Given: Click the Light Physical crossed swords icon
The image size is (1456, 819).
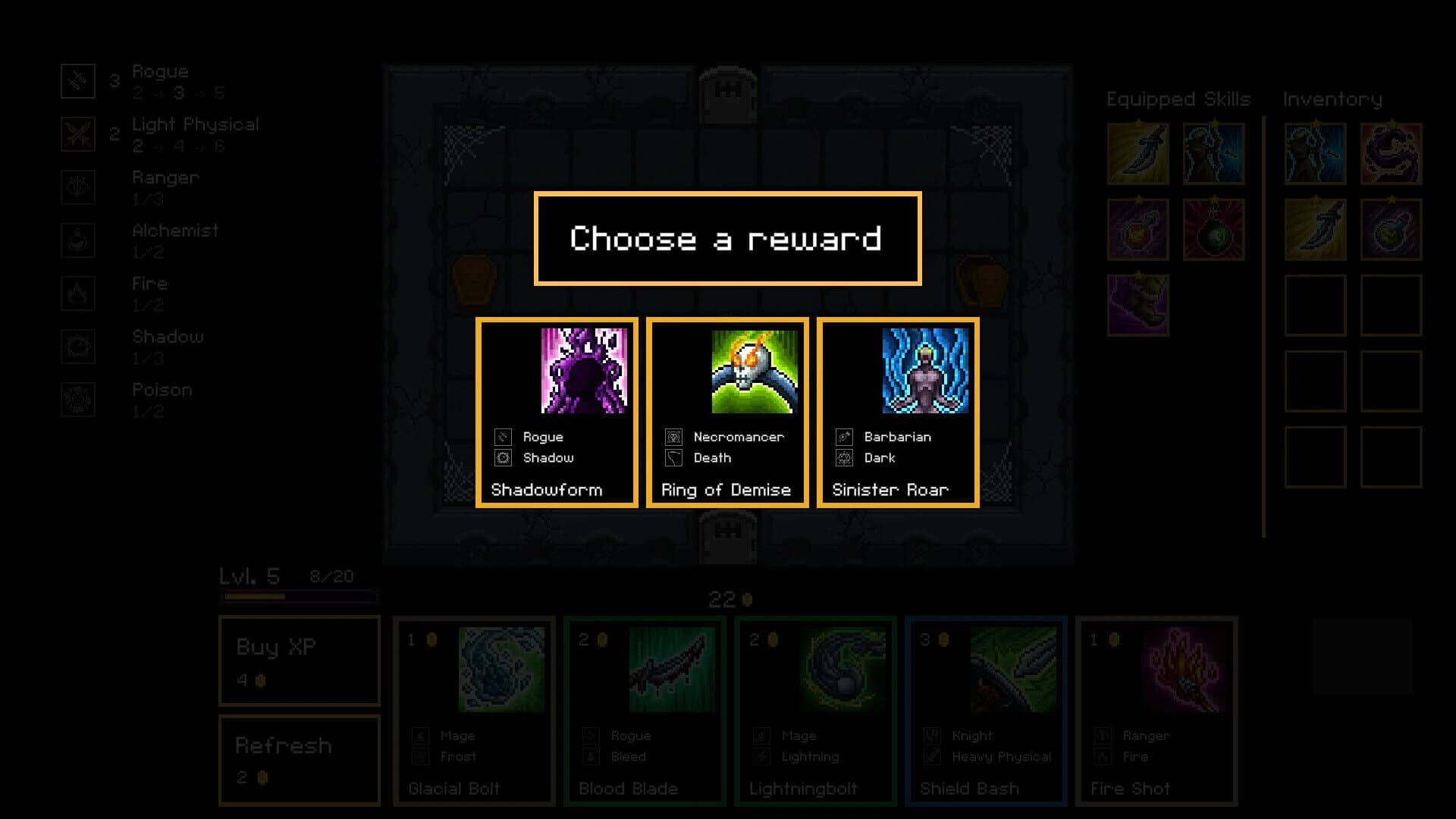Looking at the screenshot, I should point(77,133).
